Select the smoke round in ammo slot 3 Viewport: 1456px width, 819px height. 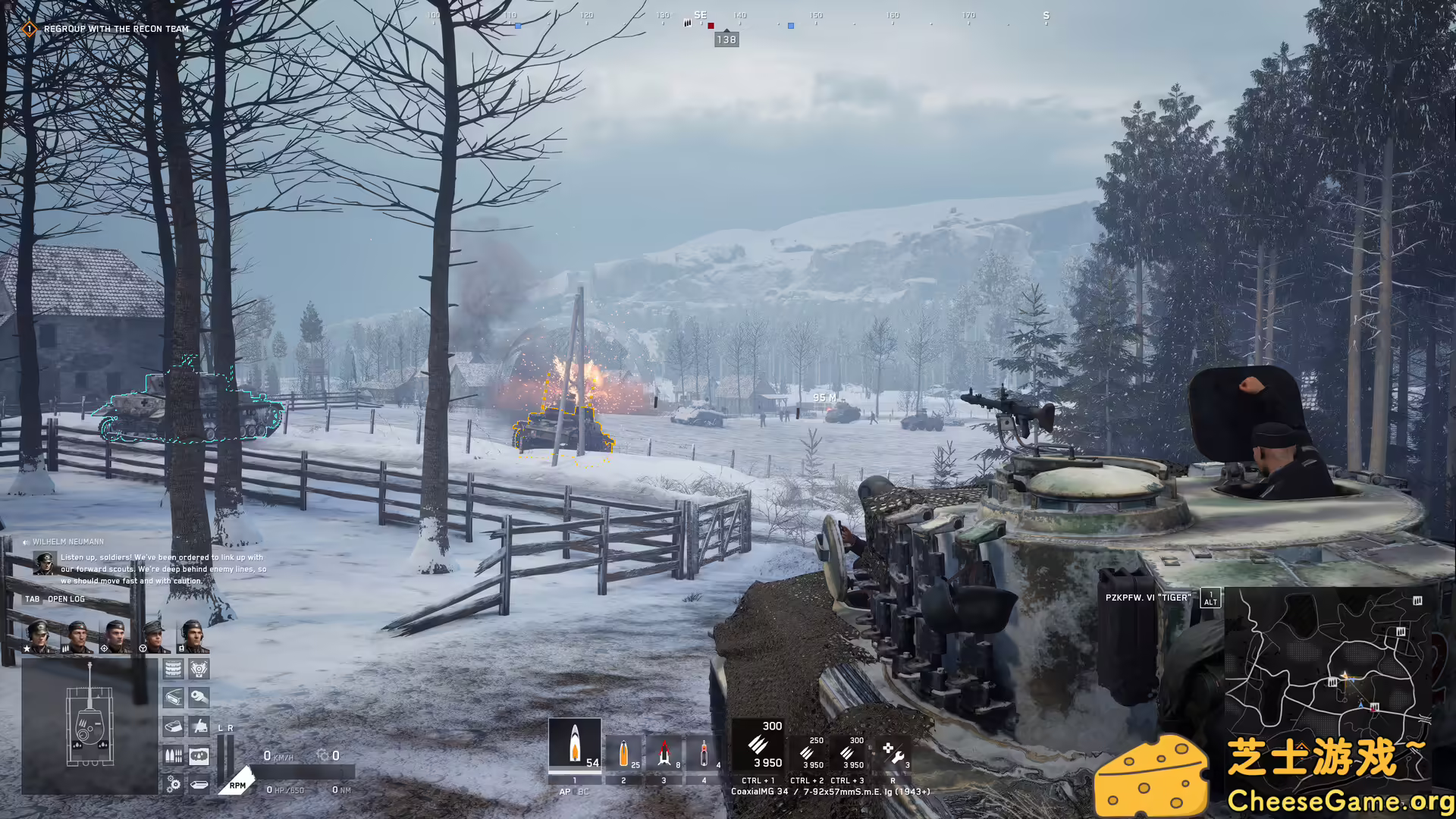(664, 752)
